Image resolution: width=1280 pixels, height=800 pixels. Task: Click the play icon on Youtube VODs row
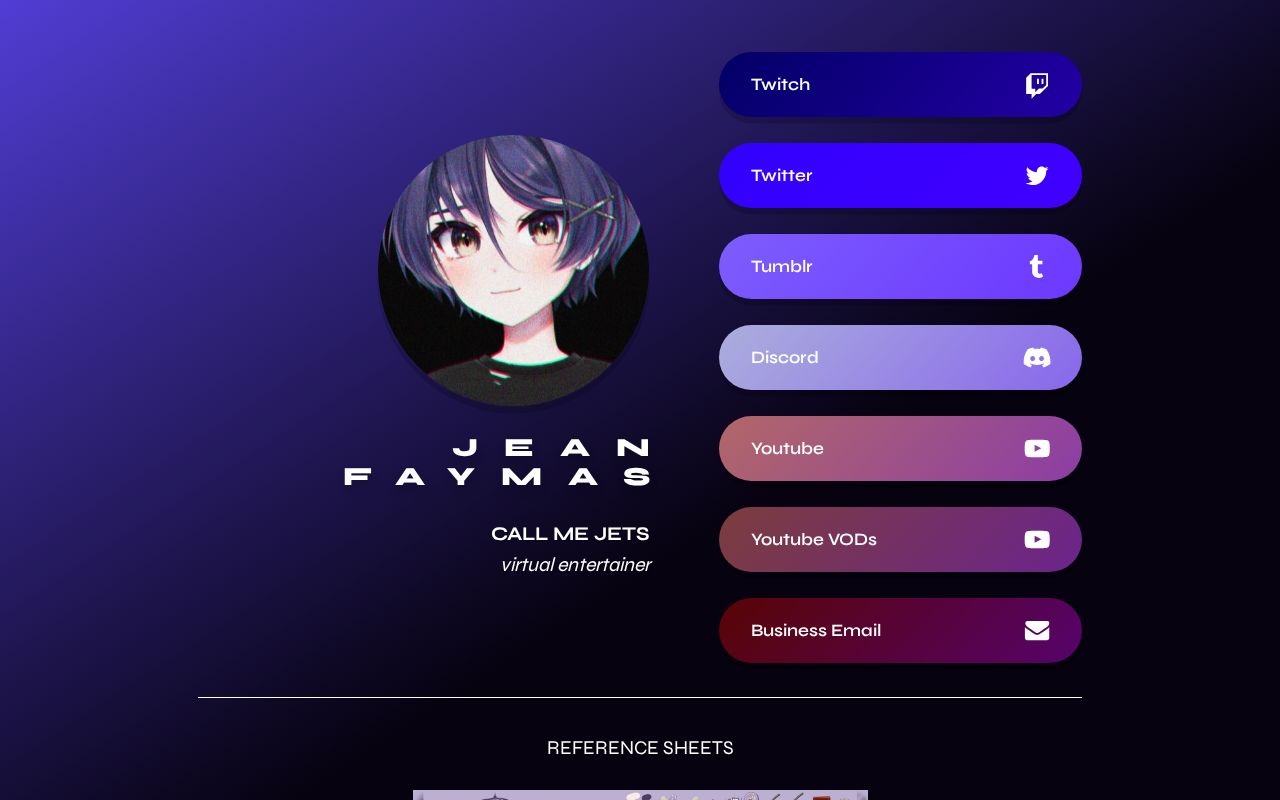1037,539
